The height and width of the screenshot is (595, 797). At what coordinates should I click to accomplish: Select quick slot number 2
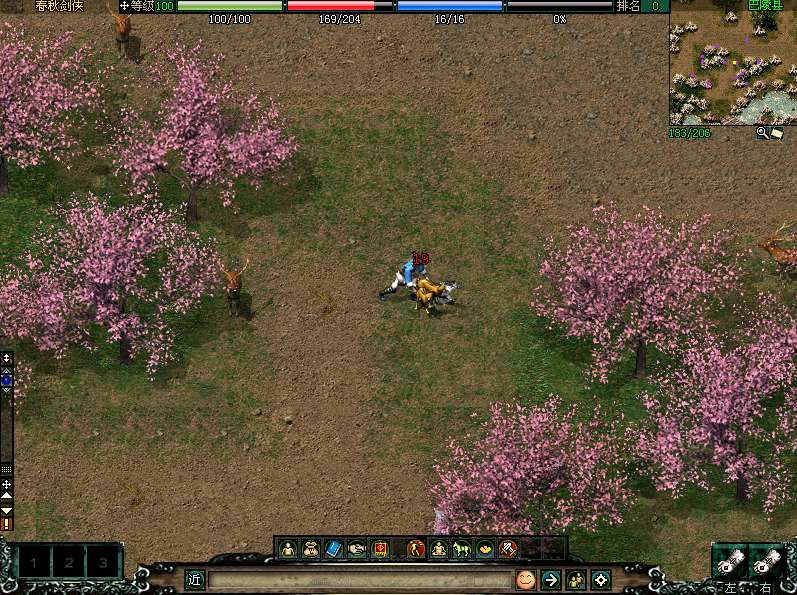(x=69, y=563)
